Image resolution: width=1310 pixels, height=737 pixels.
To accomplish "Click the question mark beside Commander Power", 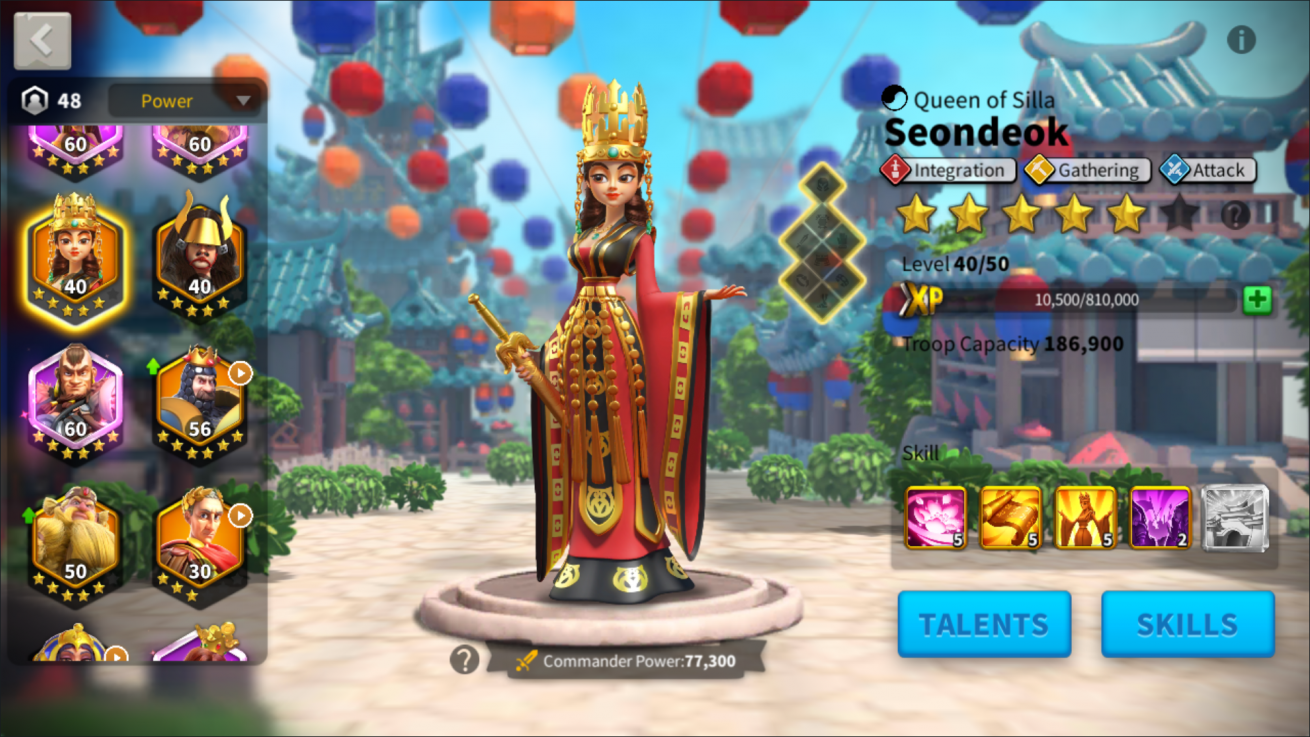I will pyautogui.click(x=464, y=660).
